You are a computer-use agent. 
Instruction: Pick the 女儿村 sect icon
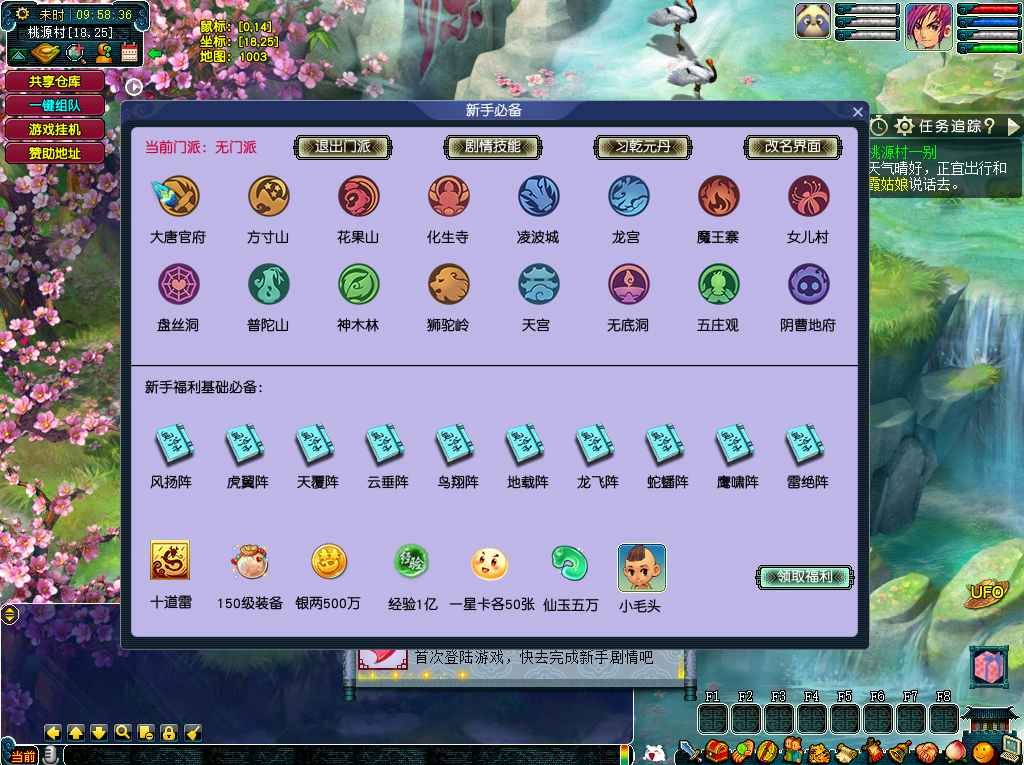tap(808, 196)
